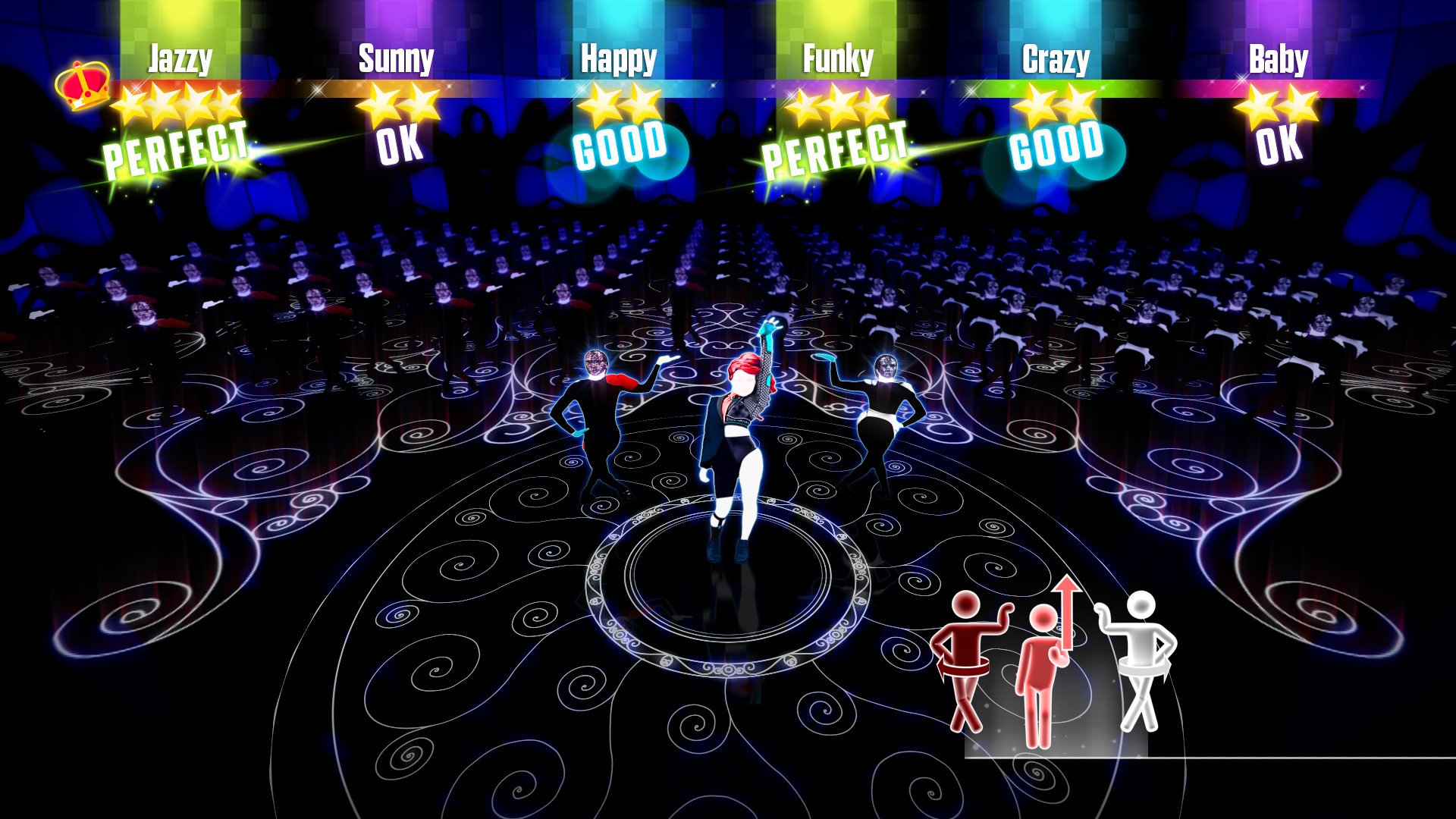Click the Happy player label

[619, 58]
